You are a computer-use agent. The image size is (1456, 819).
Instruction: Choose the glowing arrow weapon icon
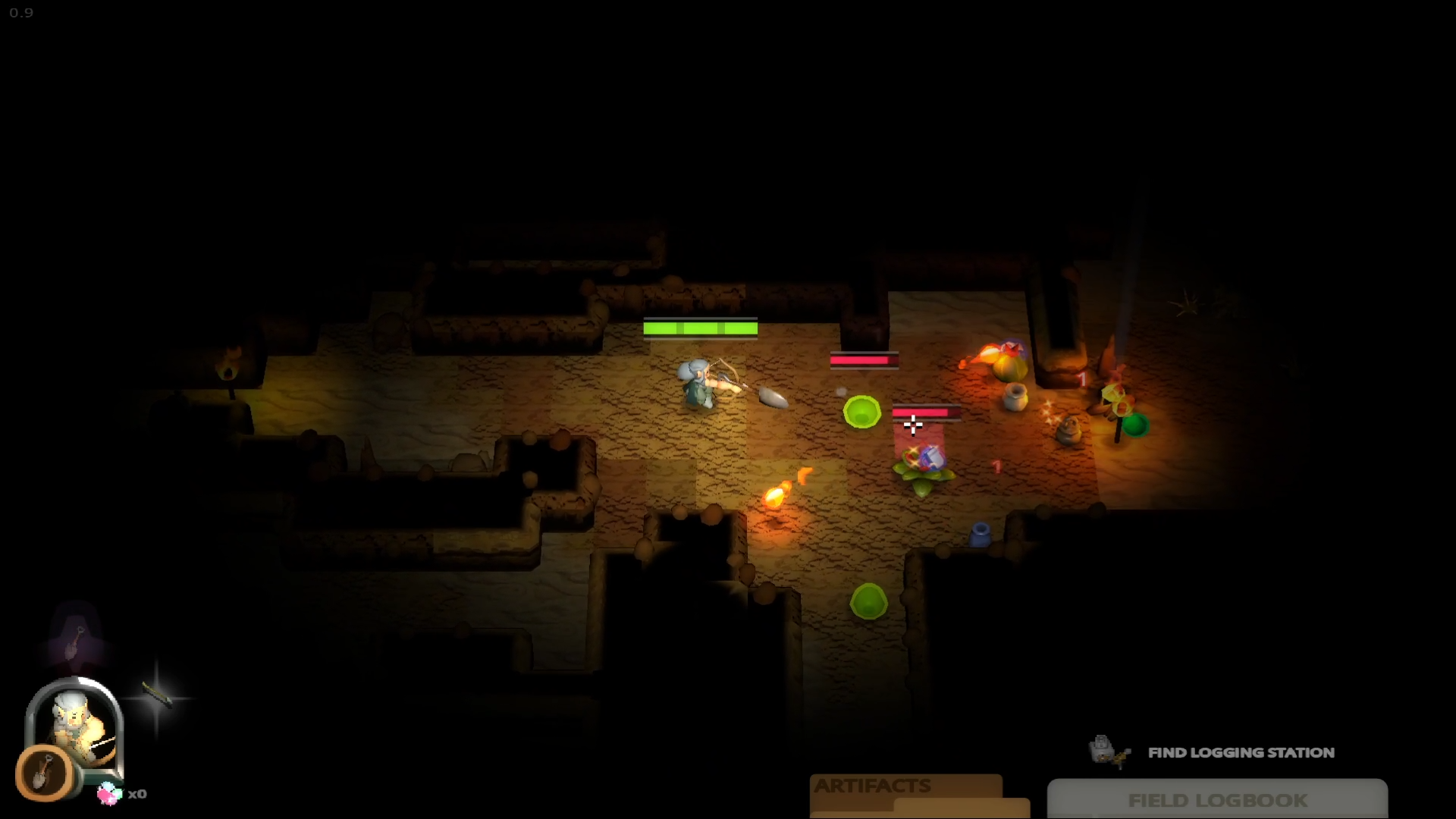[157, 696]
